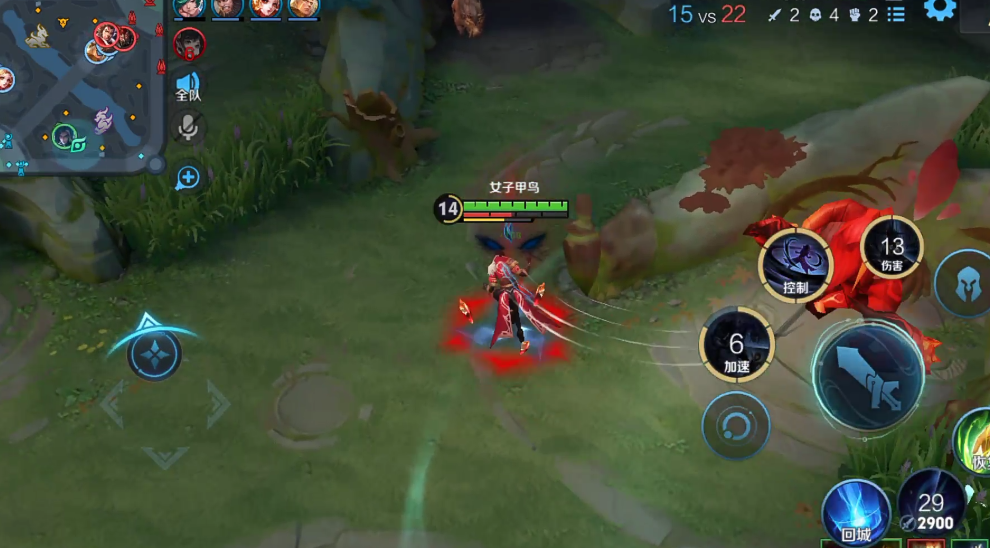The image size is (990, 548).
Task: Select the summoner spell on 29 cooldown
Action: (x=932, y=504)
